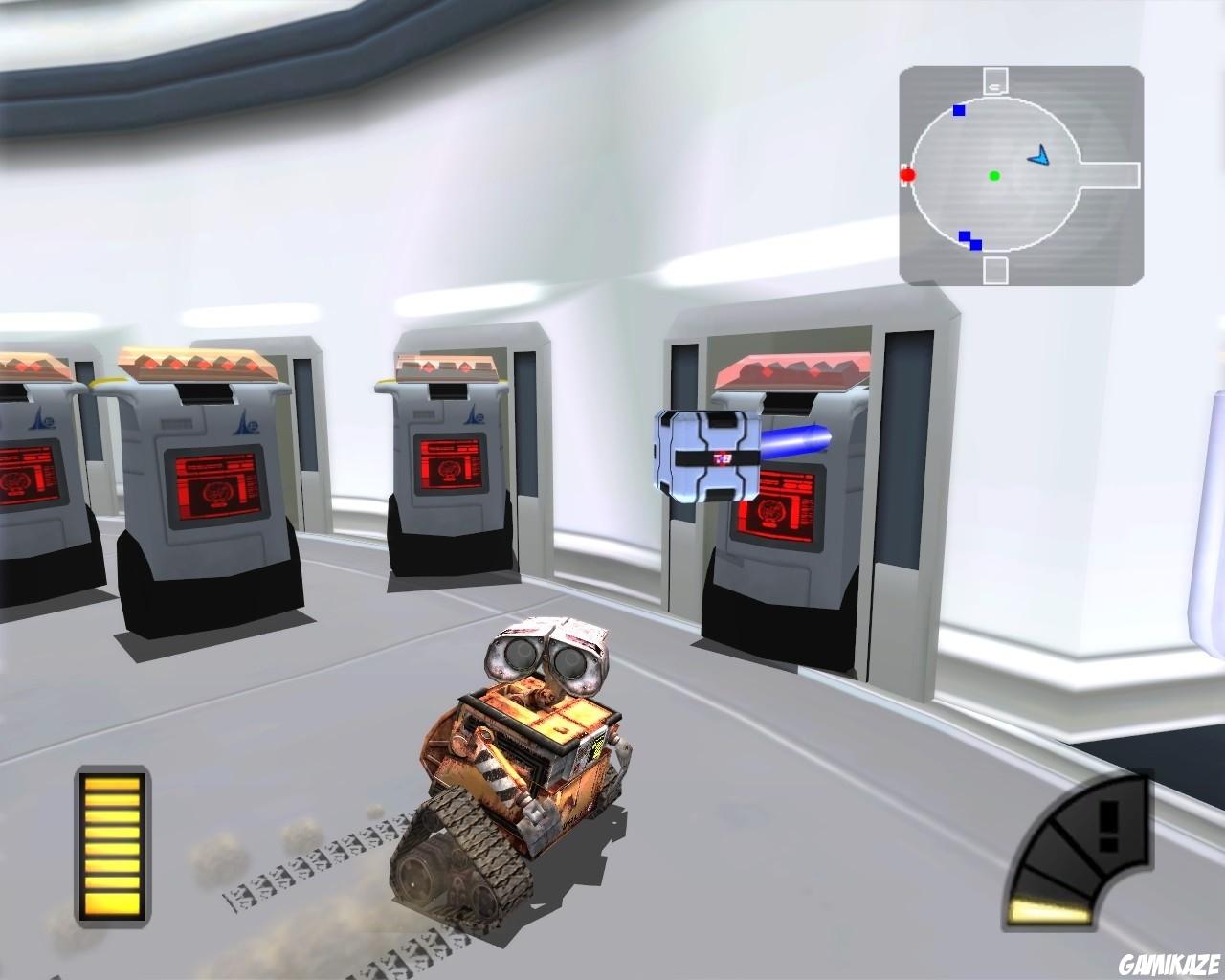Select the yellow energy bar indicator
This screenshot has height=980, width=1225.
(x=111, y=847)
